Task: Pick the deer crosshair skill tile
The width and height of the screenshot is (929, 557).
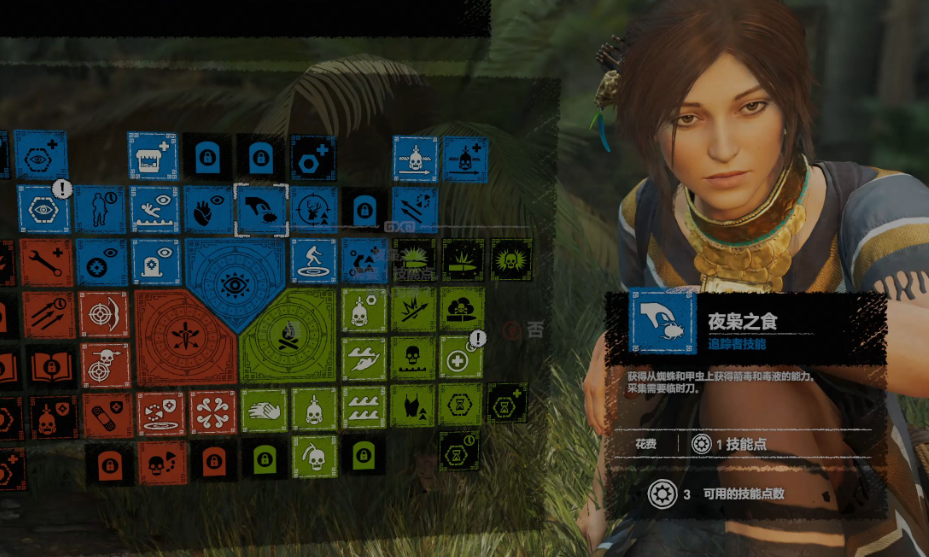Action: tap(313, 209)
